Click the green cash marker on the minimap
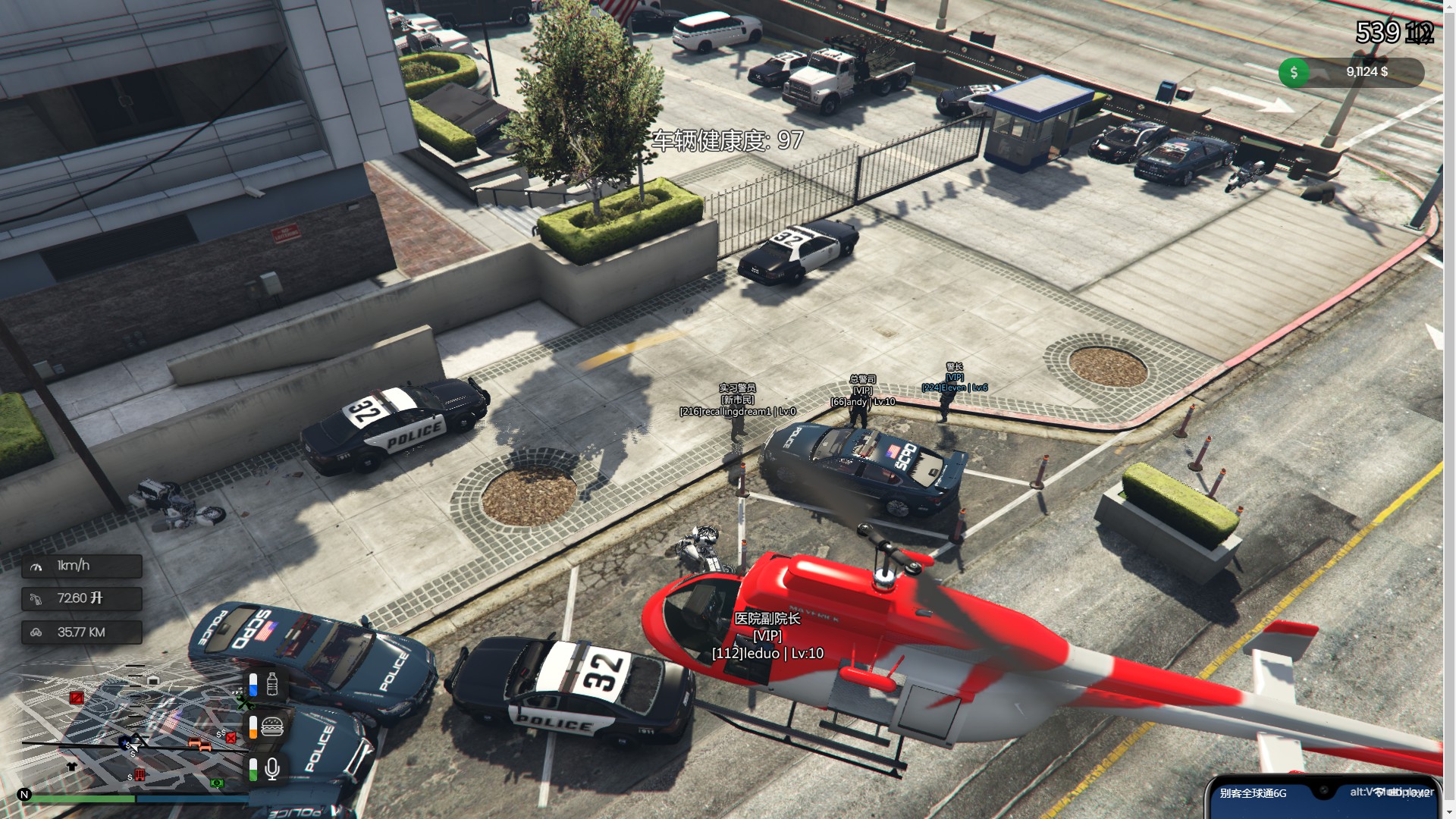 tap(218, 783)
